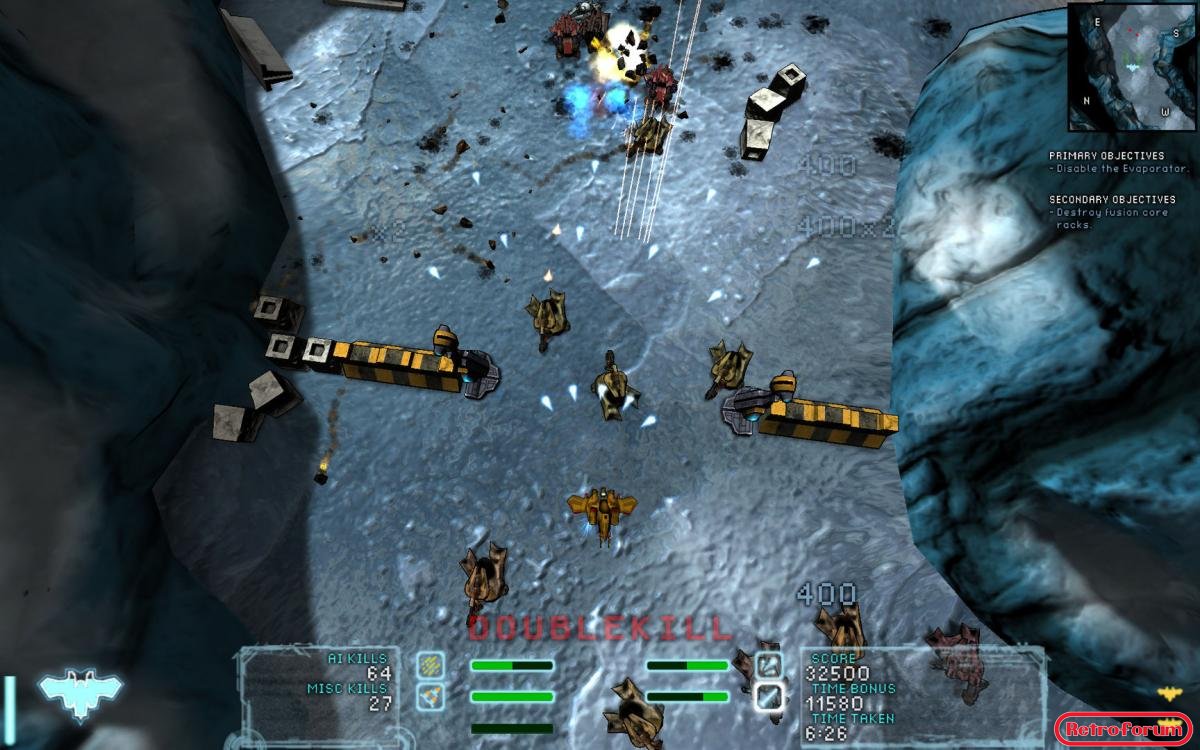Viewport: 1200px width, 750px height.
Task: Select the Primary Objectives tracker entry
Action: (1107, 162)
